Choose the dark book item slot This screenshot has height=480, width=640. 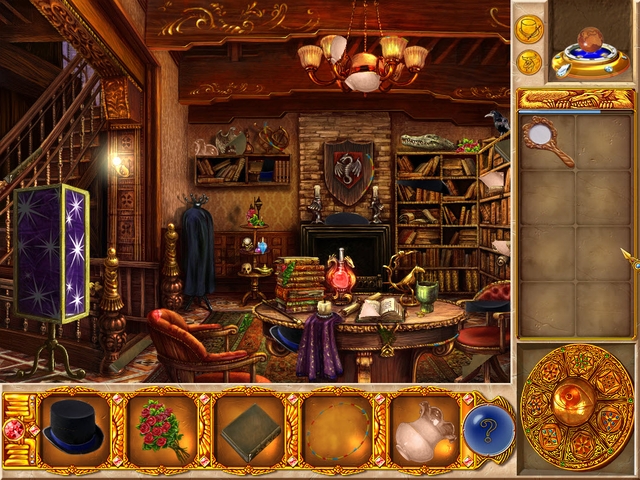248,430
